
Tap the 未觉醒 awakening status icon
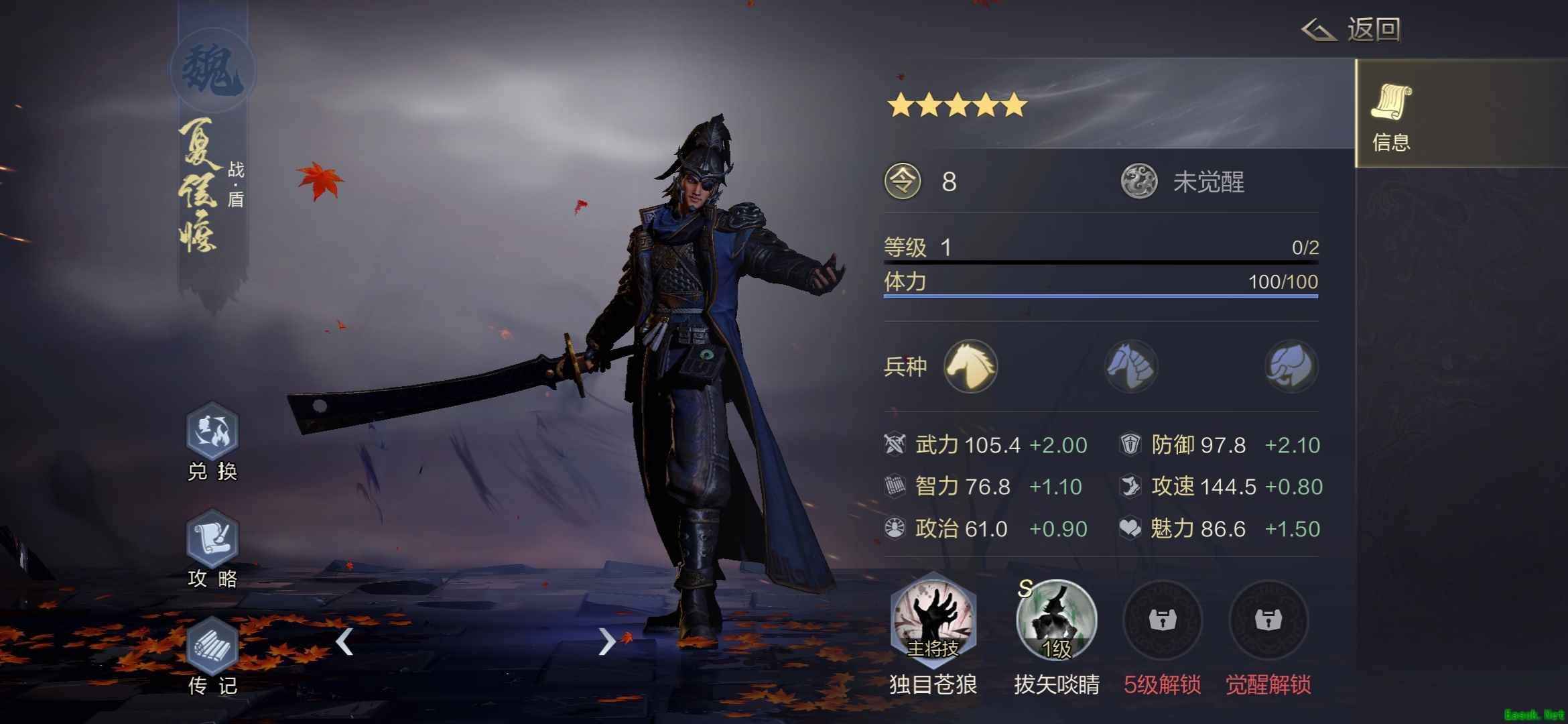[x=1139, y=182]
